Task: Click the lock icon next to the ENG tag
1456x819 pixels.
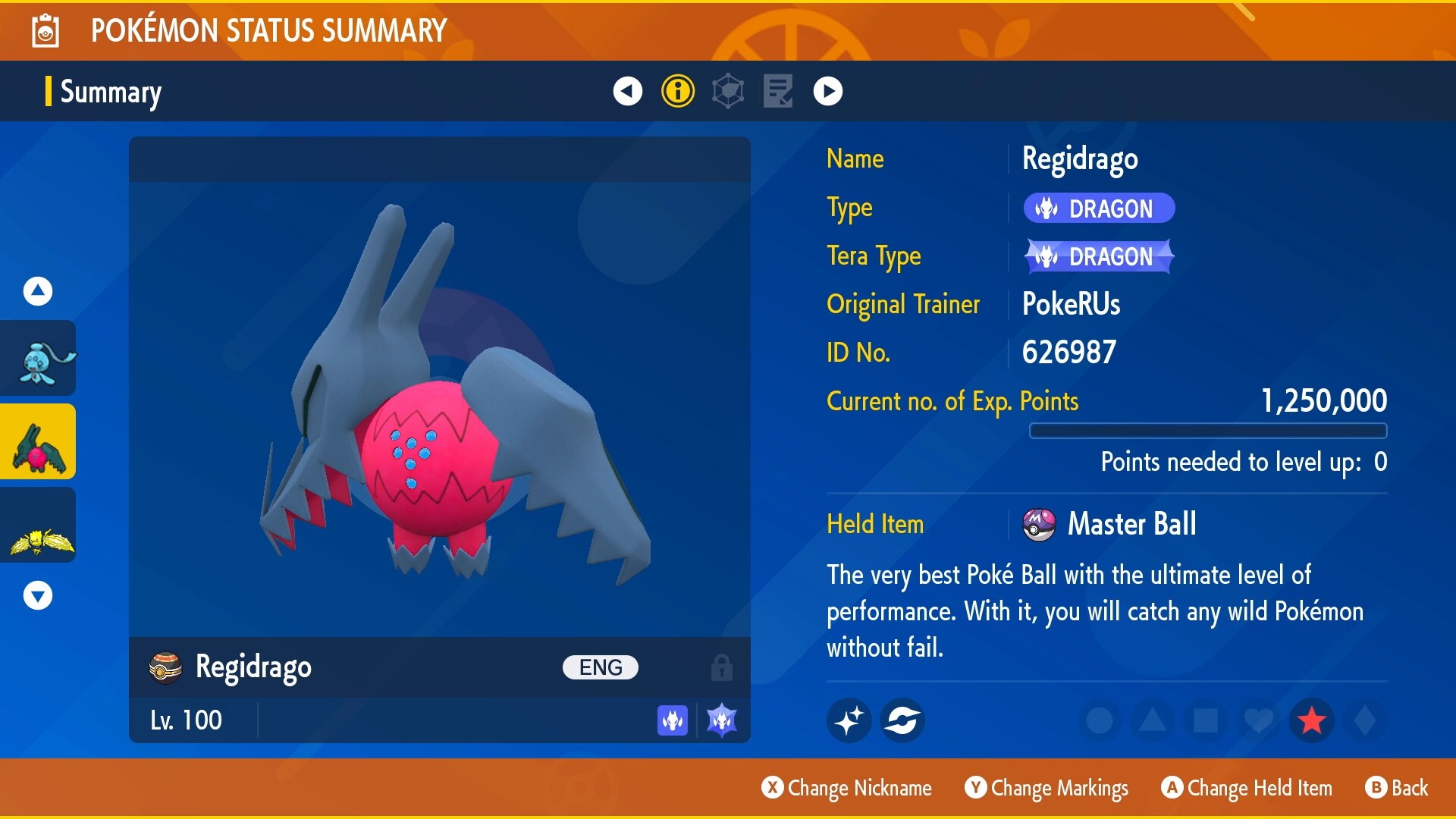Action: (x=720, y=667)
